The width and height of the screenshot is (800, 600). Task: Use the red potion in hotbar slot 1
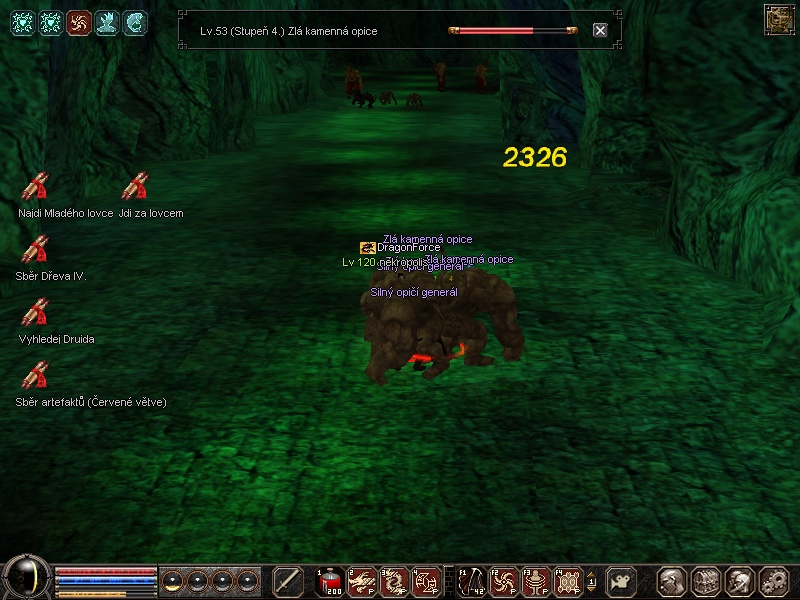(x=329, y=581)
